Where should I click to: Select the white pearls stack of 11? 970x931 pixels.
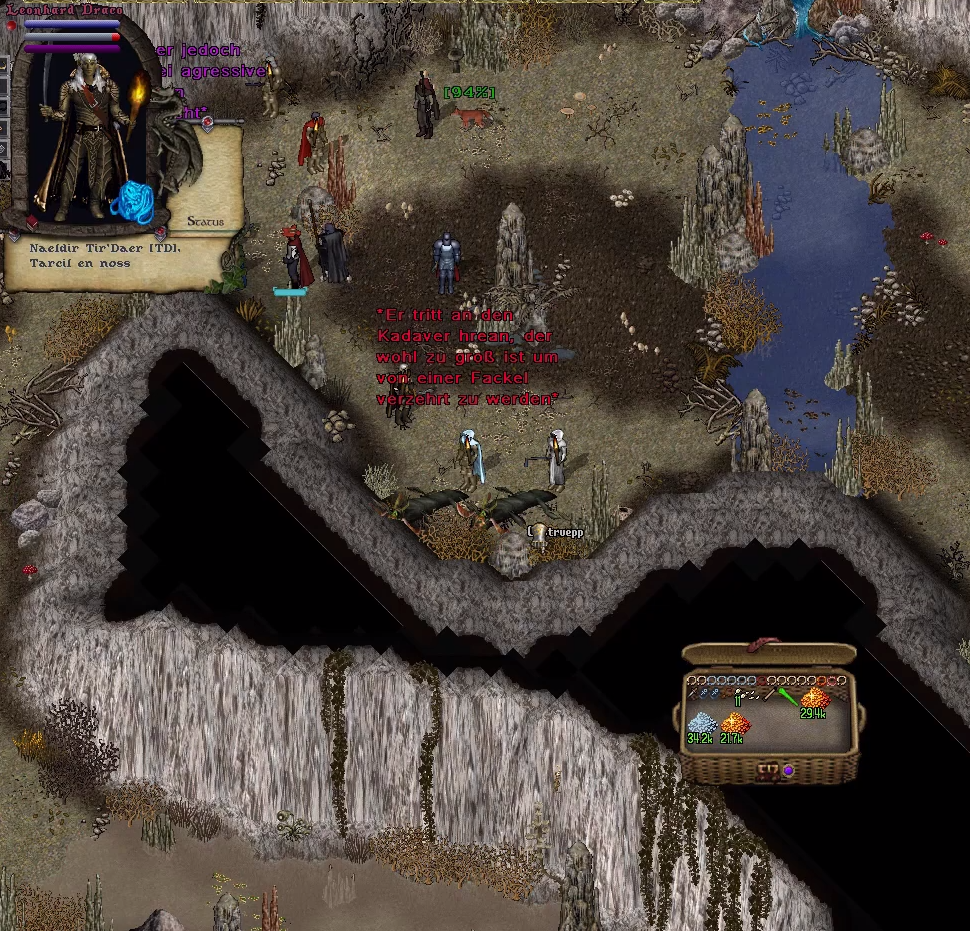(x=741, y=695)
